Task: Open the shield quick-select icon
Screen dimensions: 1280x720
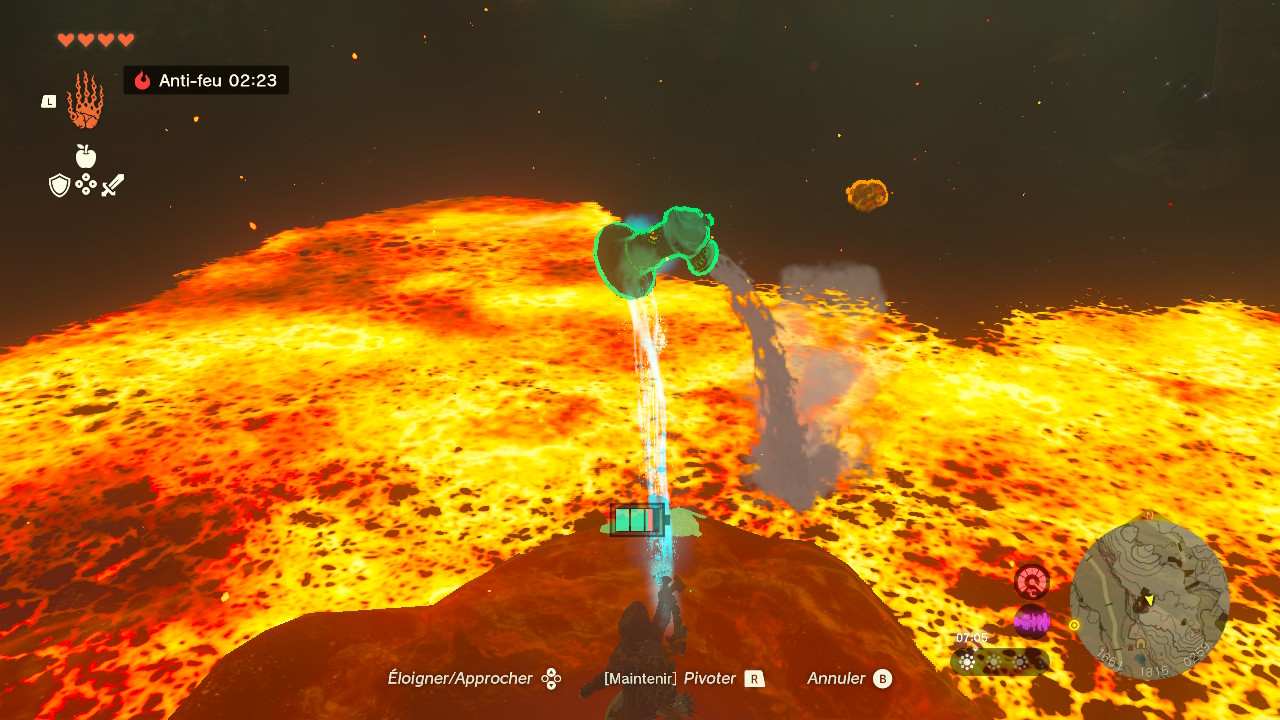Action: point(60,185)
